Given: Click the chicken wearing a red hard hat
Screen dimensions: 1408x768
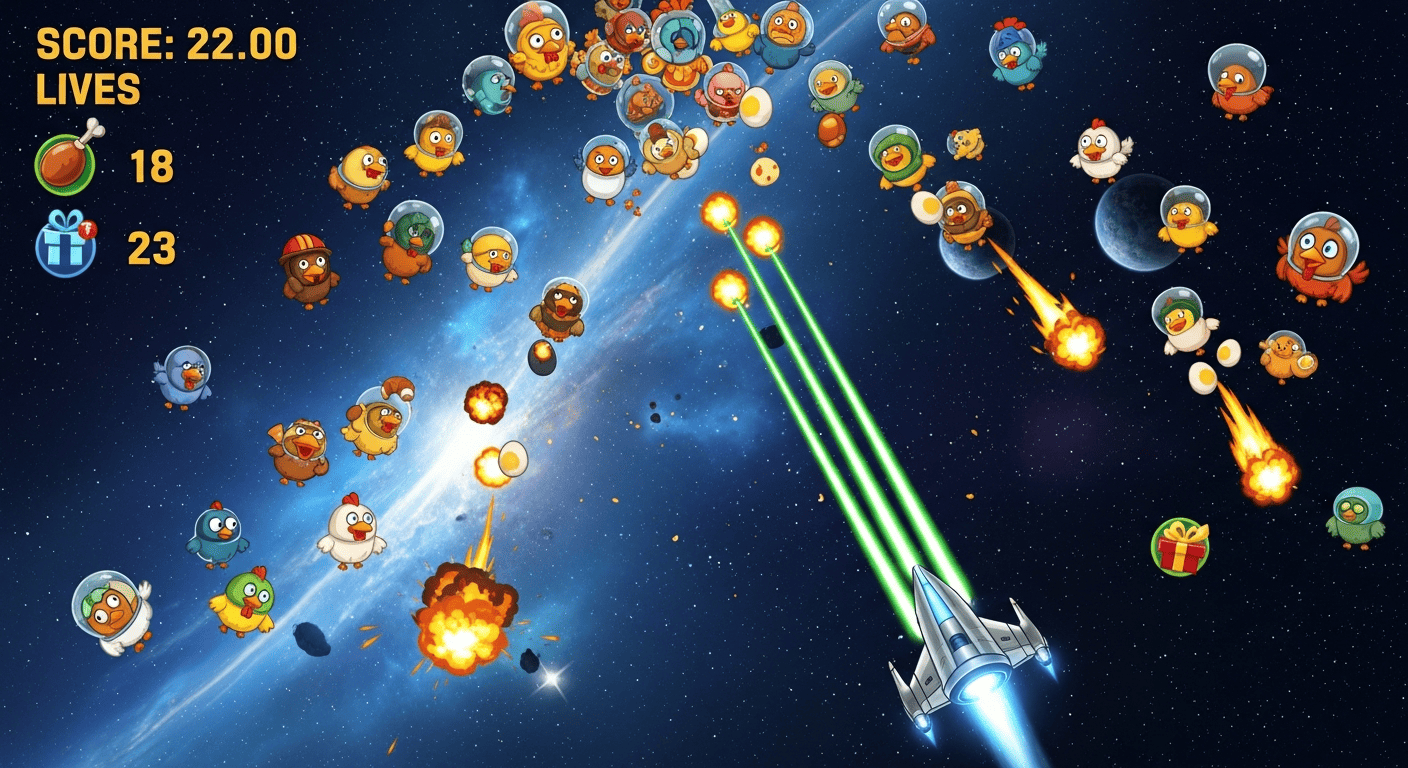Looking at the screenshot, I should [310, 270].
